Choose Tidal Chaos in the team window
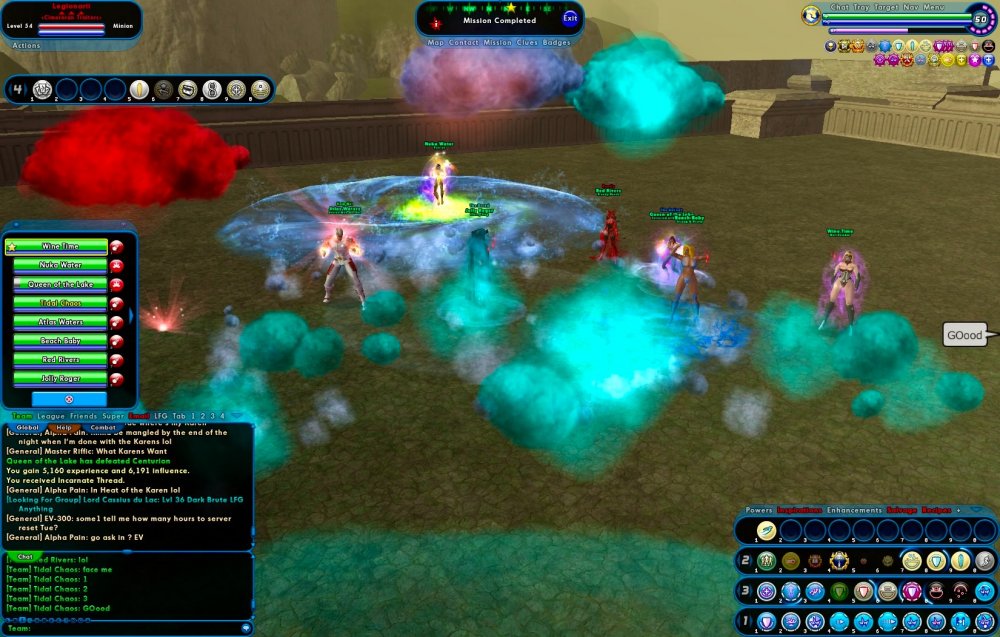 (60, 303)
